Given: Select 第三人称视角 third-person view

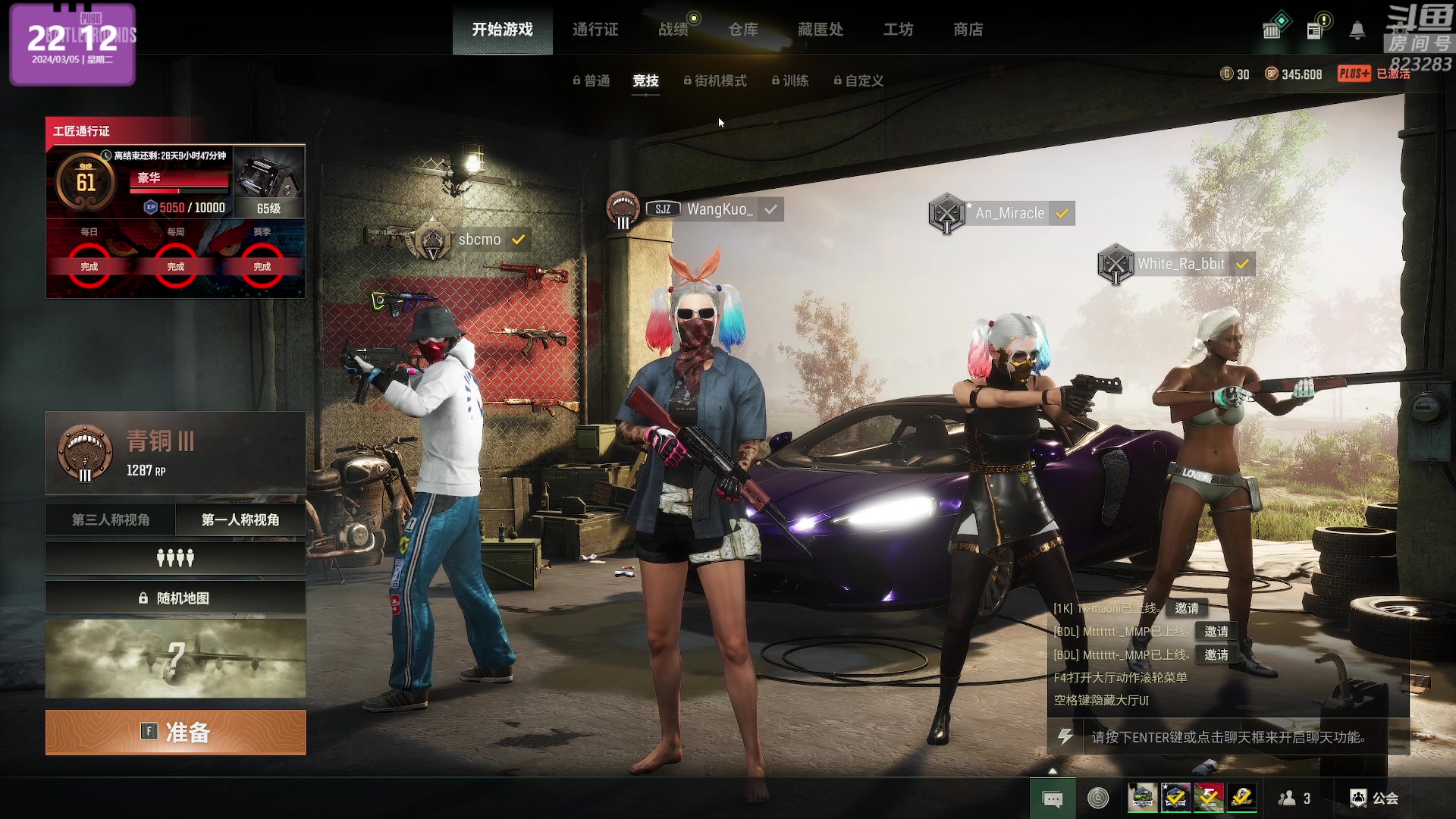Looking at the screenshot, I should (x=111, y=519).
